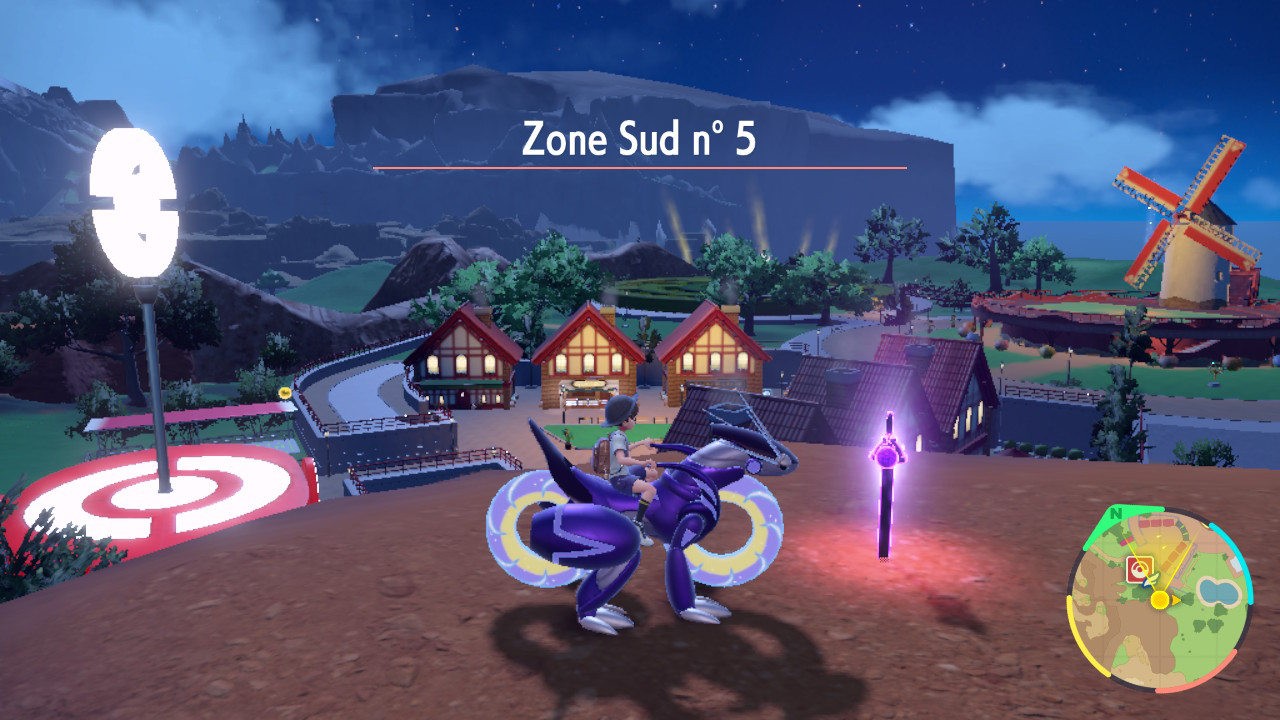1280x720 pixels.
Task: Click the yellow player marker on minimap
Action: [x=1159, y=599]
